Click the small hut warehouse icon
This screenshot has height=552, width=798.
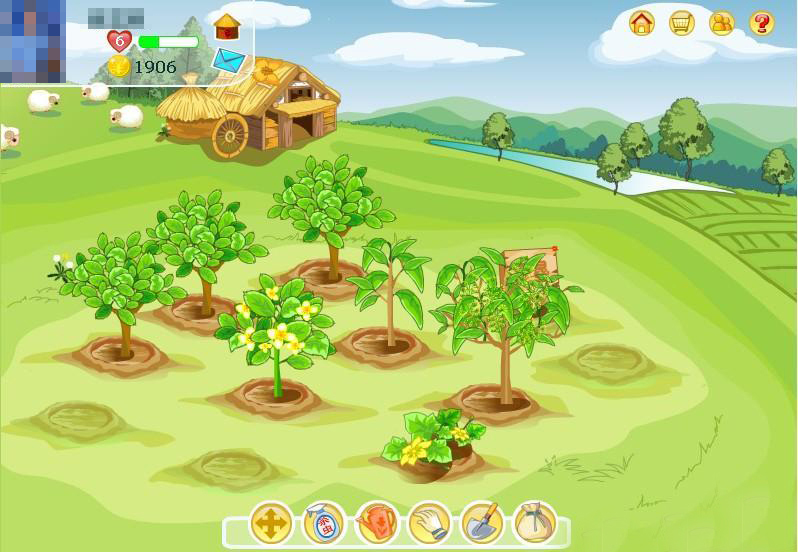(228, 26)
